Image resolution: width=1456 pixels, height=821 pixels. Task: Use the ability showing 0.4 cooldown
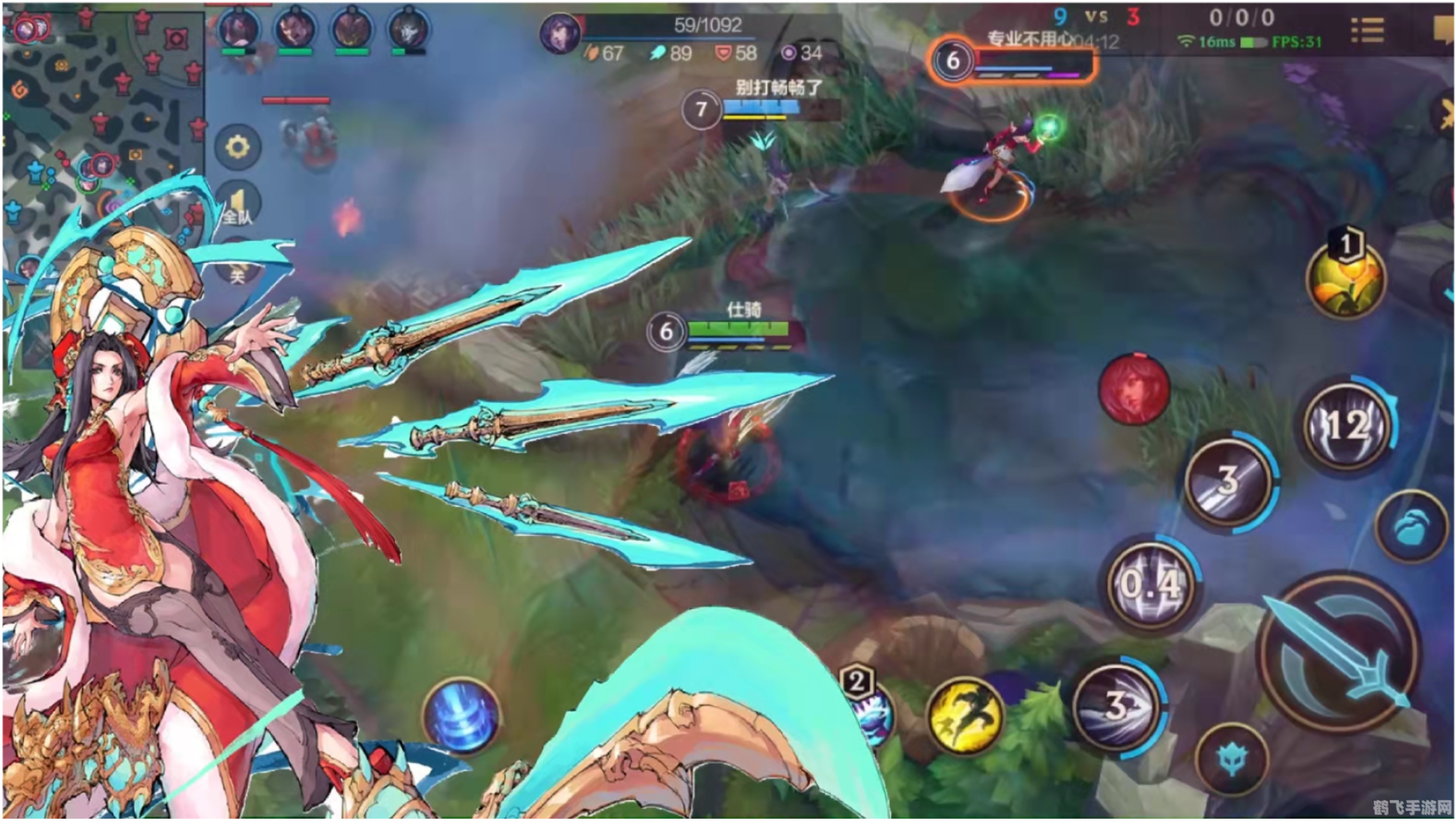1149,584
